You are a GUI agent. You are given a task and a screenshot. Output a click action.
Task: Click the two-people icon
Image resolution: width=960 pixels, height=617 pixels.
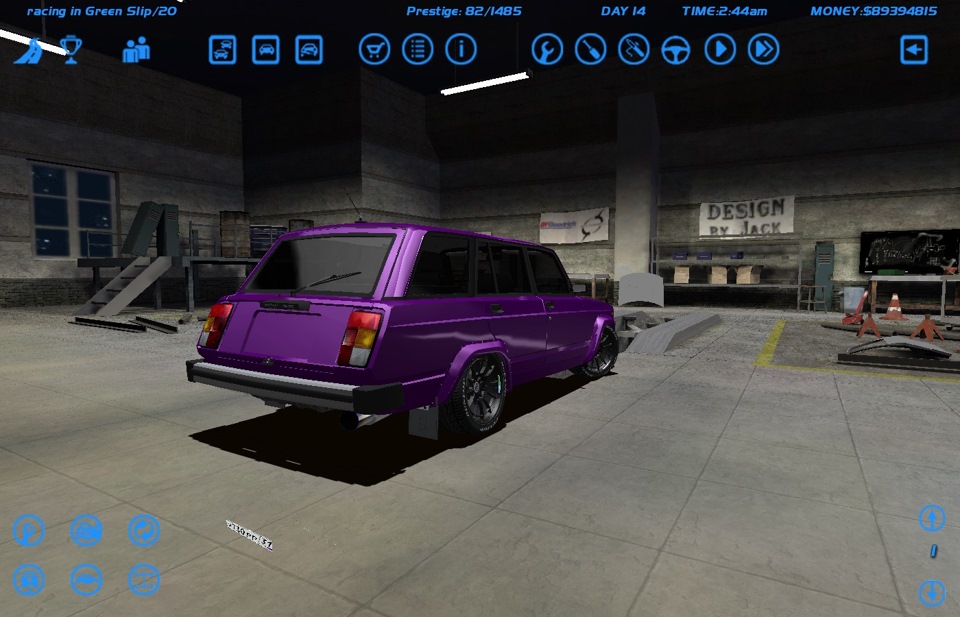(136, 49)
